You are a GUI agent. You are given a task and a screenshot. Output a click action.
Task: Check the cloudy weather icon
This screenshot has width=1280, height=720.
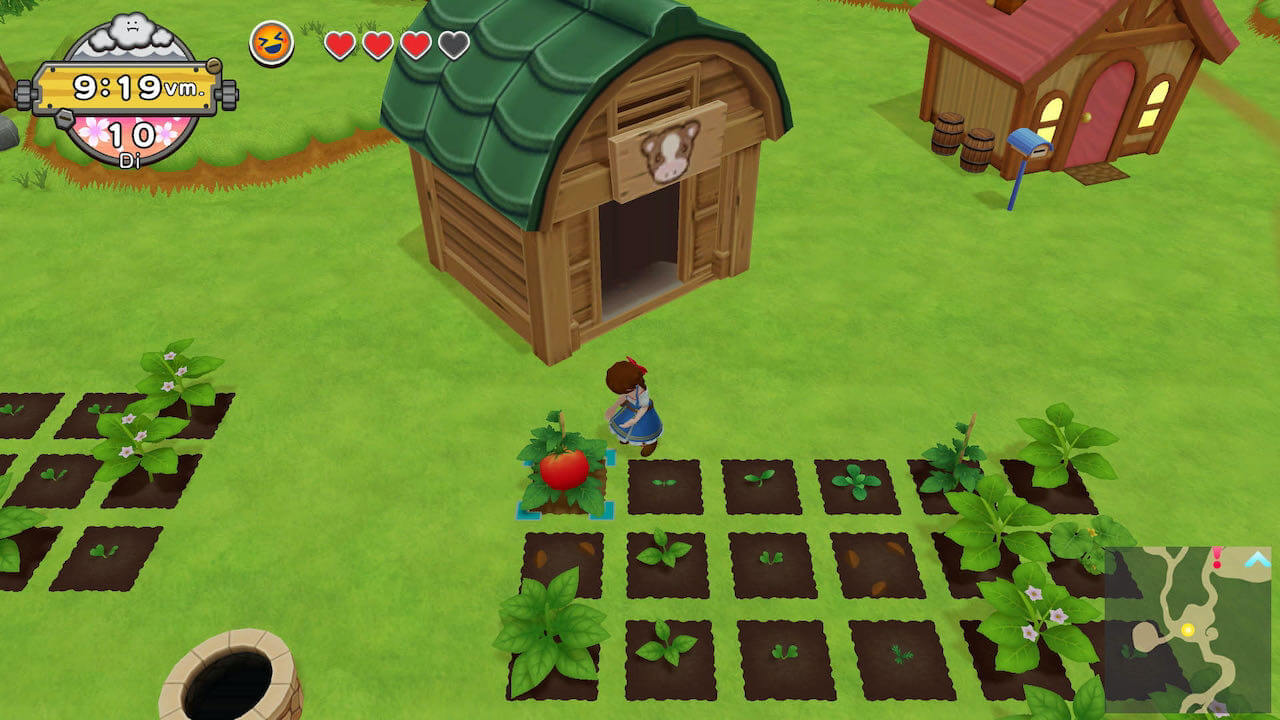129,32
